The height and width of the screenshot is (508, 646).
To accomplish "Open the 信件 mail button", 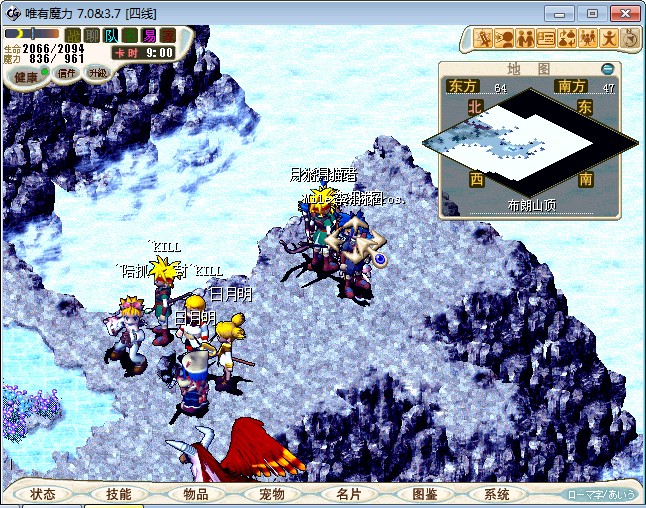I will pos(67,73).
